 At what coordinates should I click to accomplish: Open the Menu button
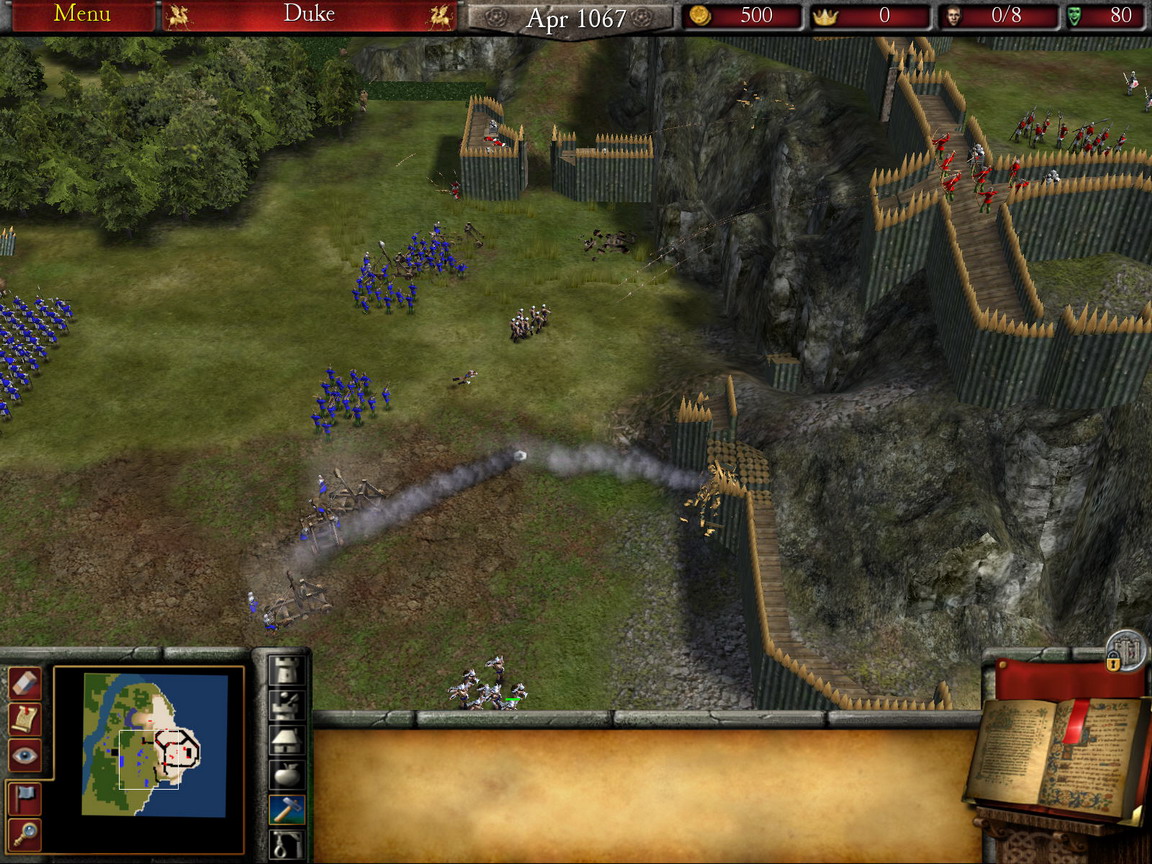coord(81,15)
